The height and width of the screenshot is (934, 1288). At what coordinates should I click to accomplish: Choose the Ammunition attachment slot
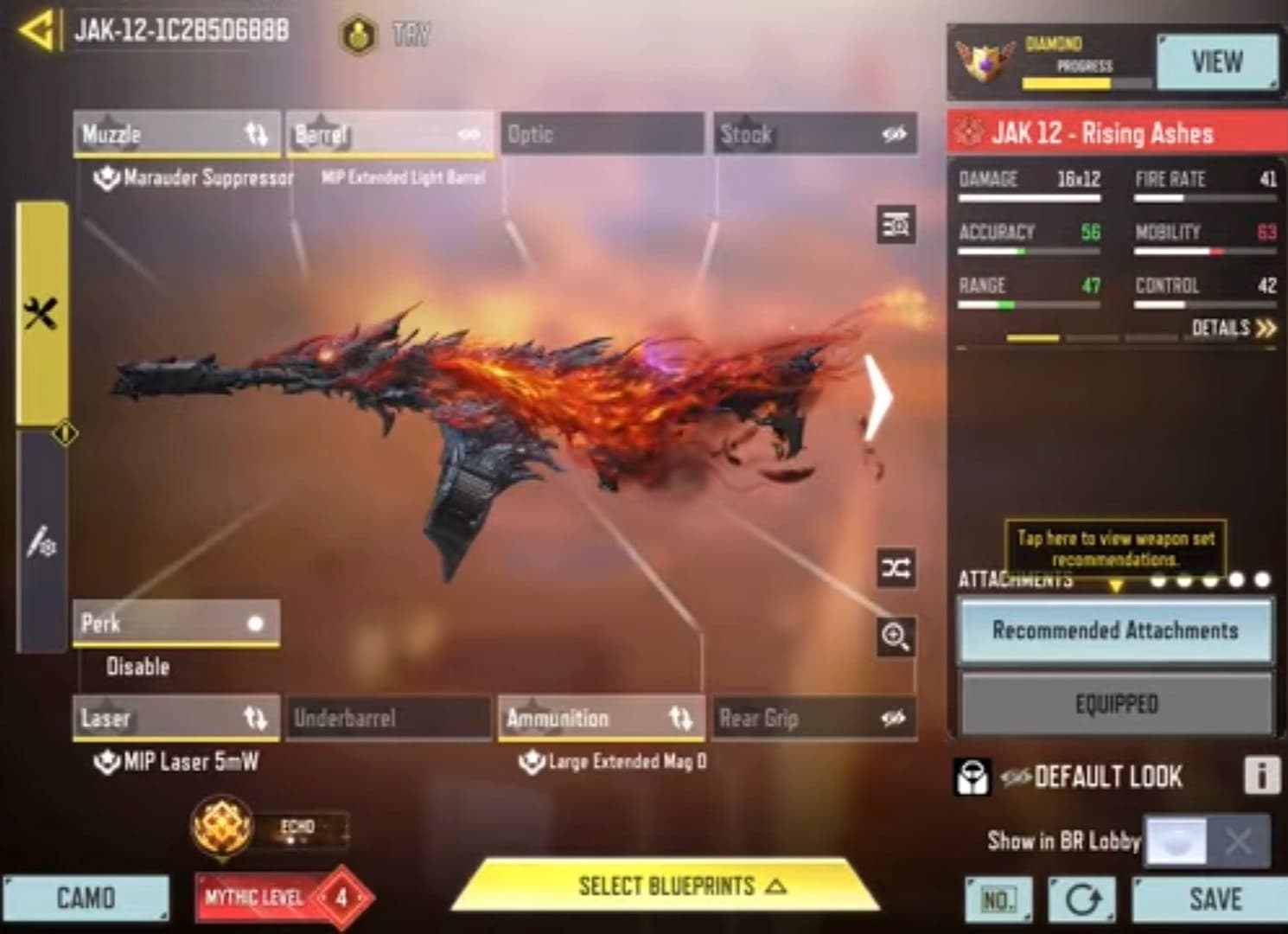point(601,718)
